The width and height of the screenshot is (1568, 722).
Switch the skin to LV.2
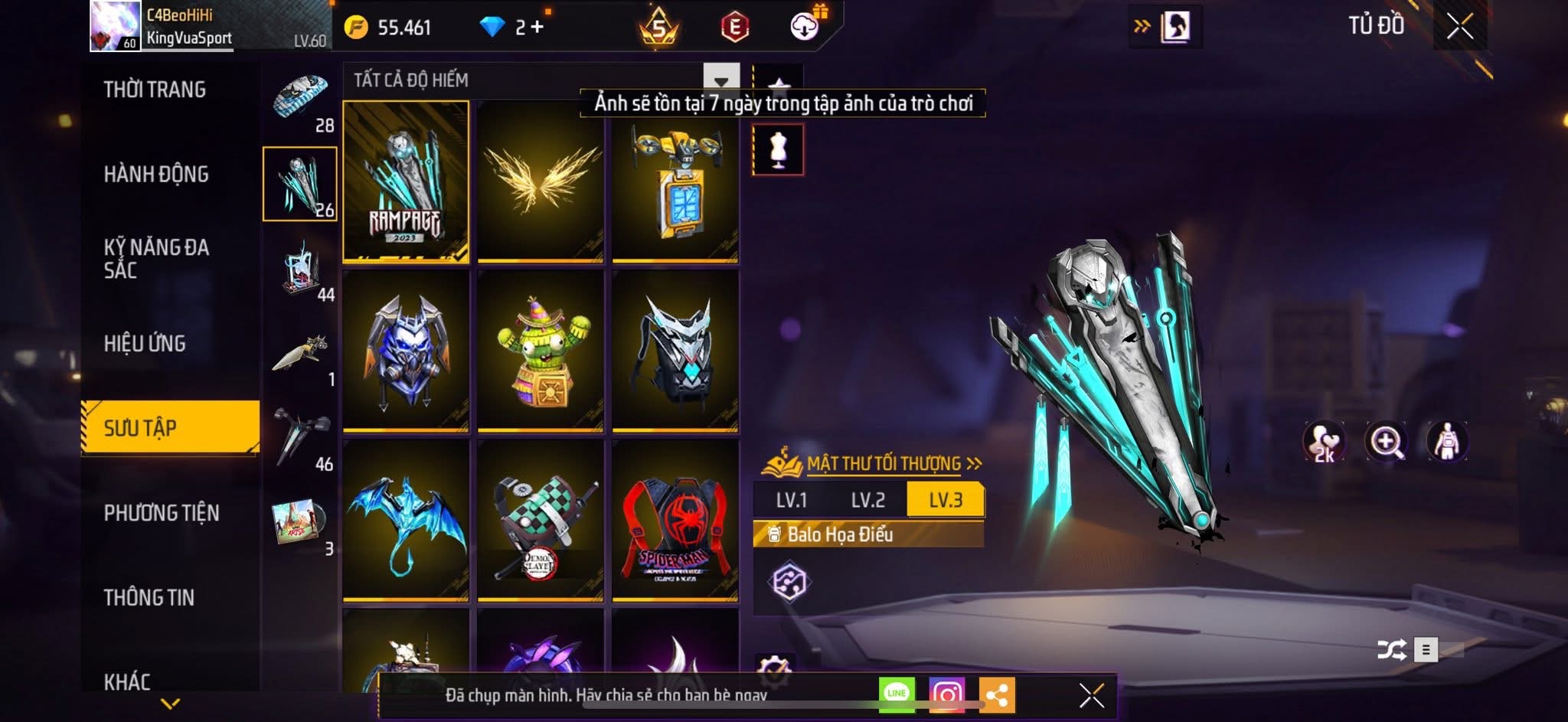click(x=868, y=501)
